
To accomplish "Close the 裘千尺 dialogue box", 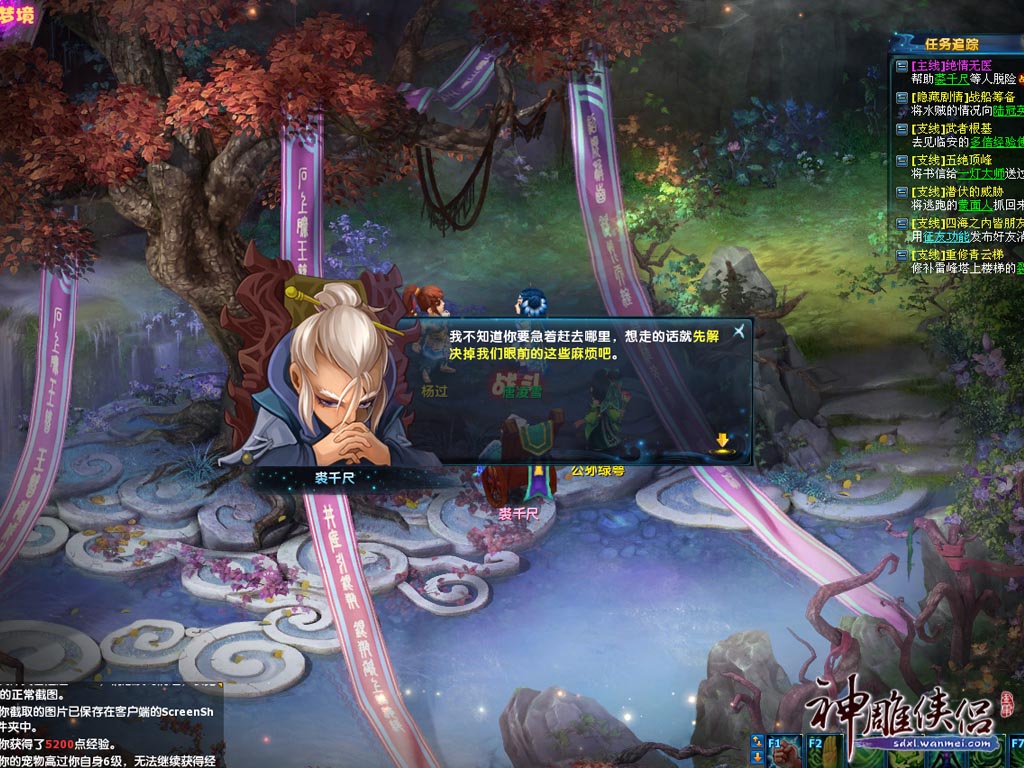I will [738, 331].
